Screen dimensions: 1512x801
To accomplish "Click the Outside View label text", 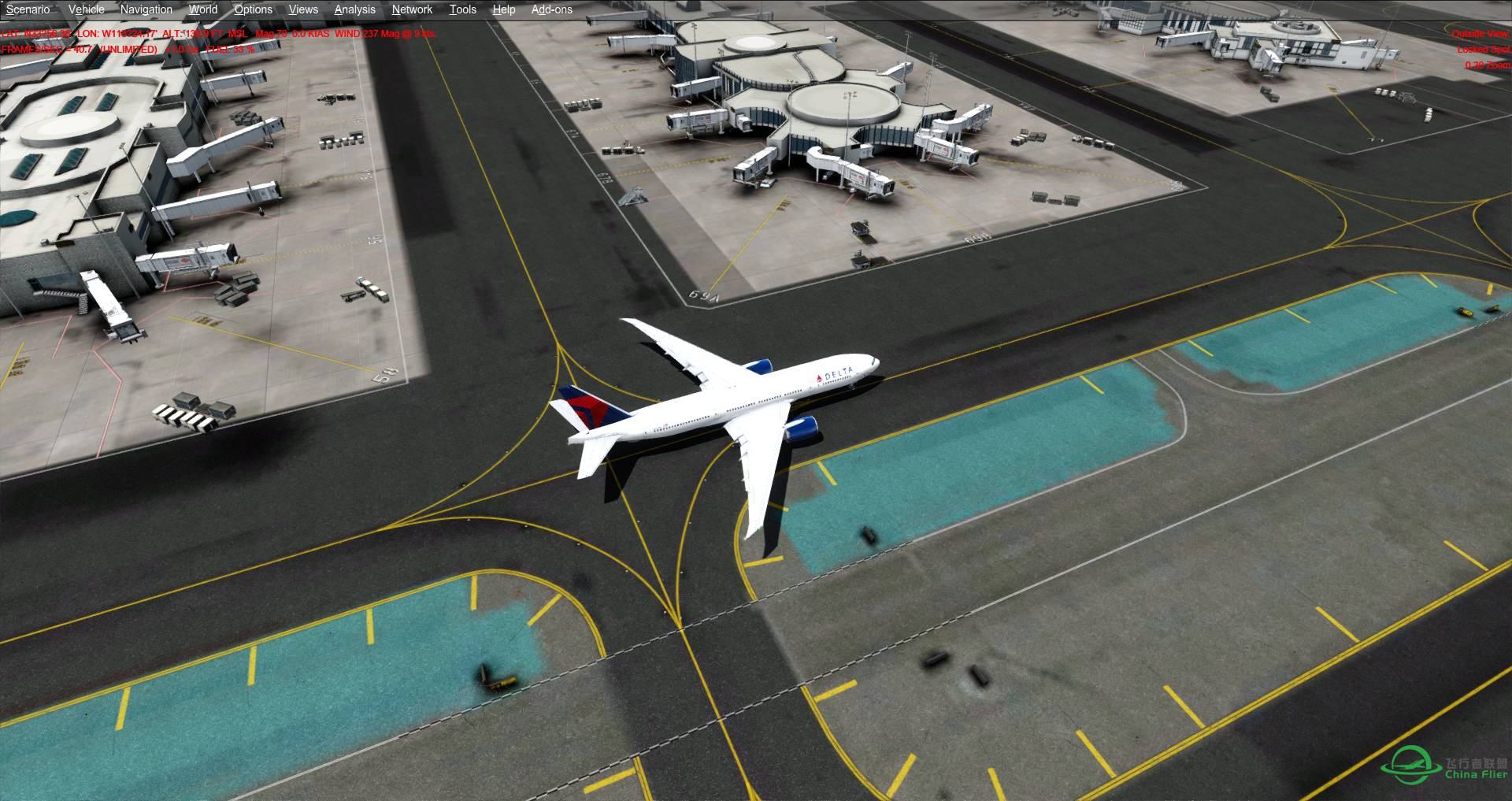I will [x=1480, y=35].
